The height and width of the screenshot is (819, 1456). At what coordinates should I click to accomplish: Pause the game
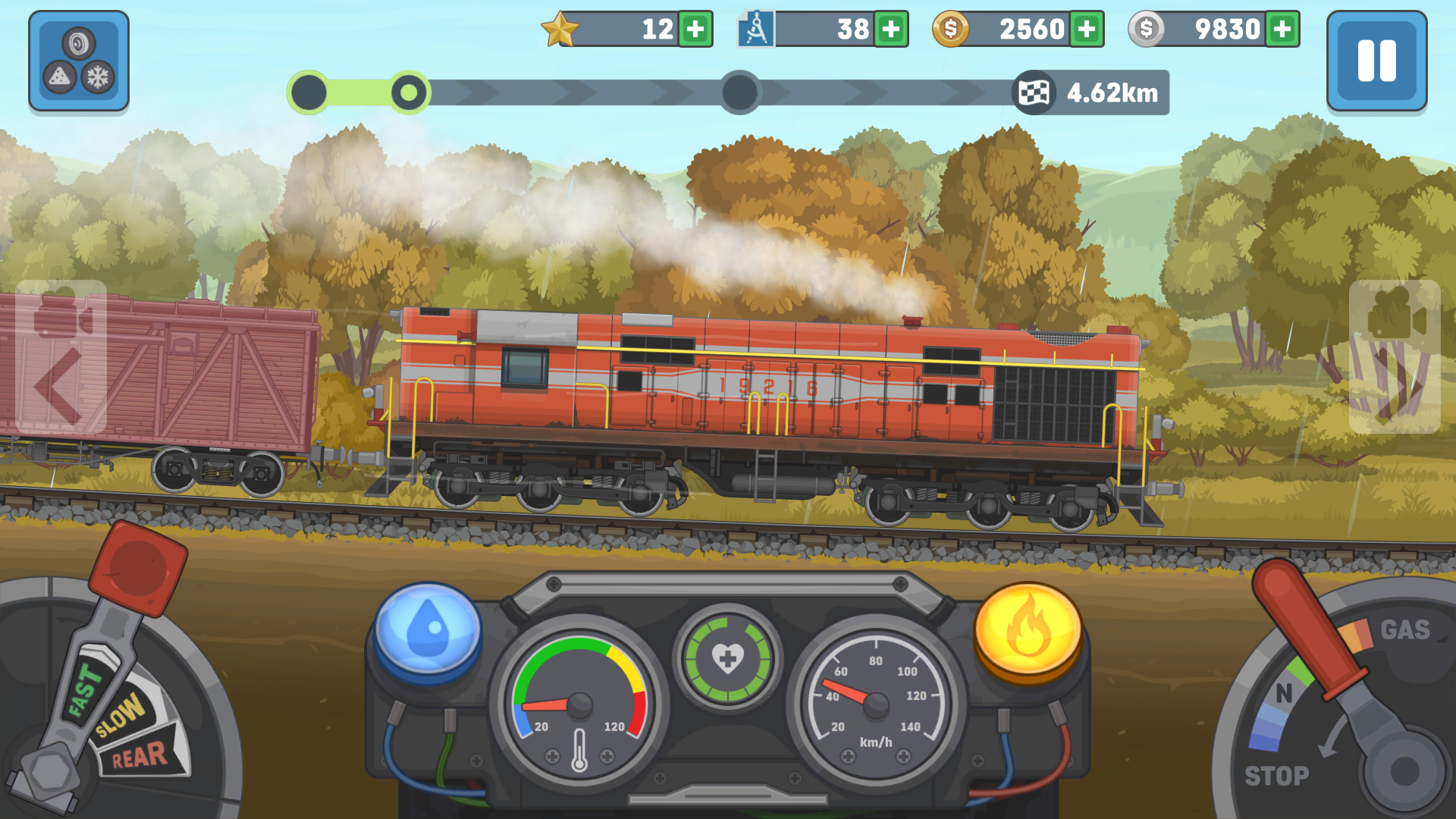coord(1376,61)
